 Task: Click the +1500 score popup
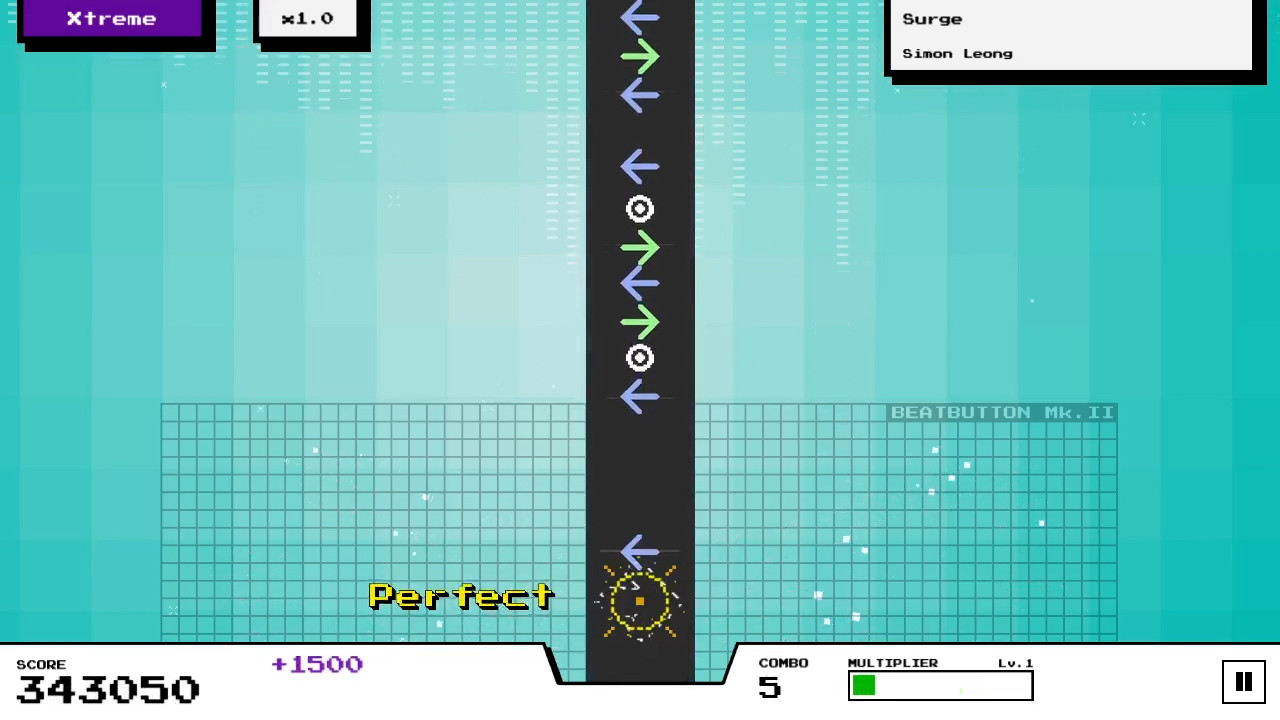tap(316, 664)
